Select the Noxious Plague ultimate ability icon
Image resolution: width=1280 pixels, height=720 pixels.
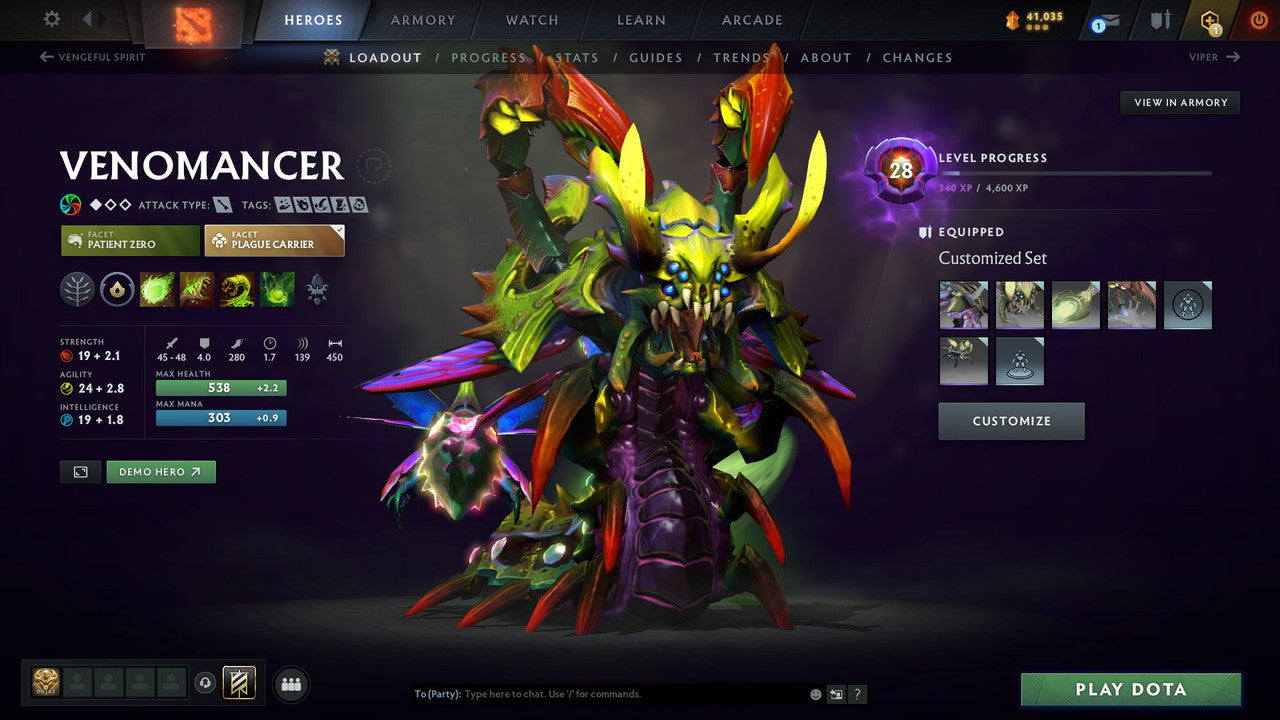[x=276, y=290]
